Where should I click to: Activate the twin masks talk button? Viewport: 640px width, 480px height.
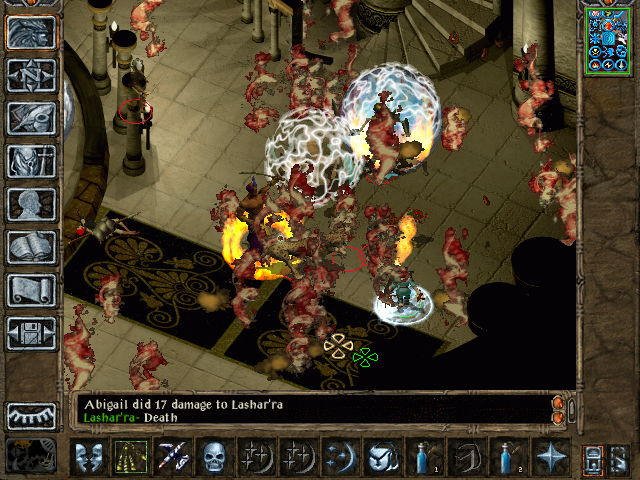90,457
